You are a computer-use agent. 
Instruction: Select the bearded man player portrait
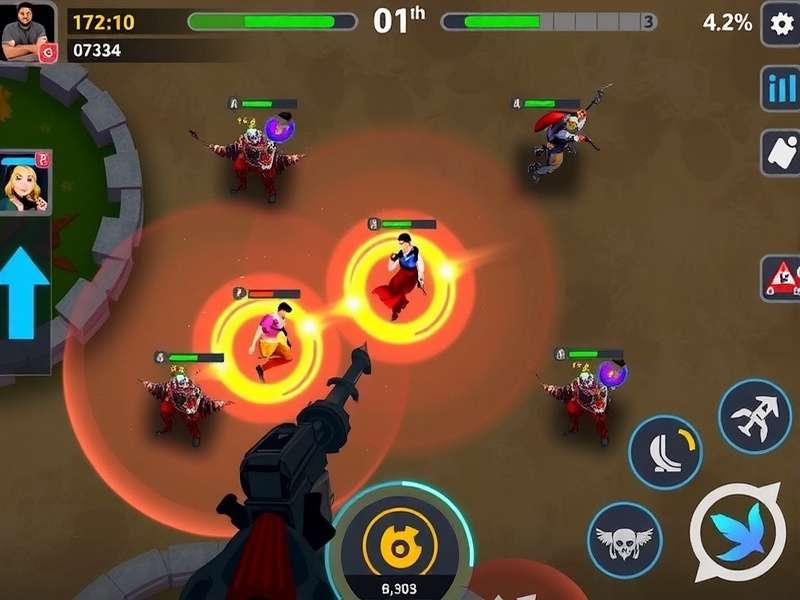pyautogui.click(x=28, y=32)
